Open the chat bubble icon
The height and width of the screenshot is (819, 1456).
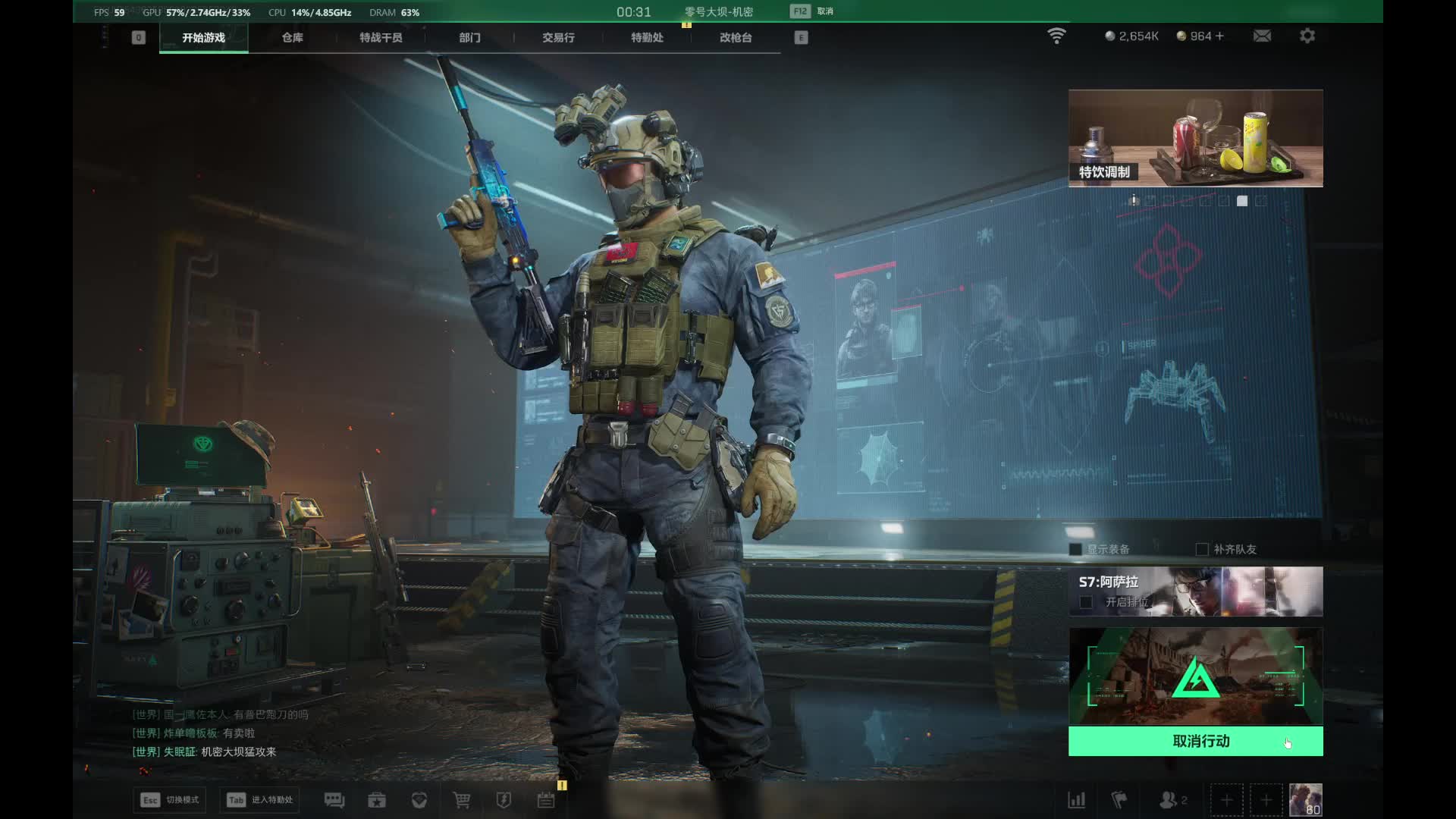coord(334,800)
